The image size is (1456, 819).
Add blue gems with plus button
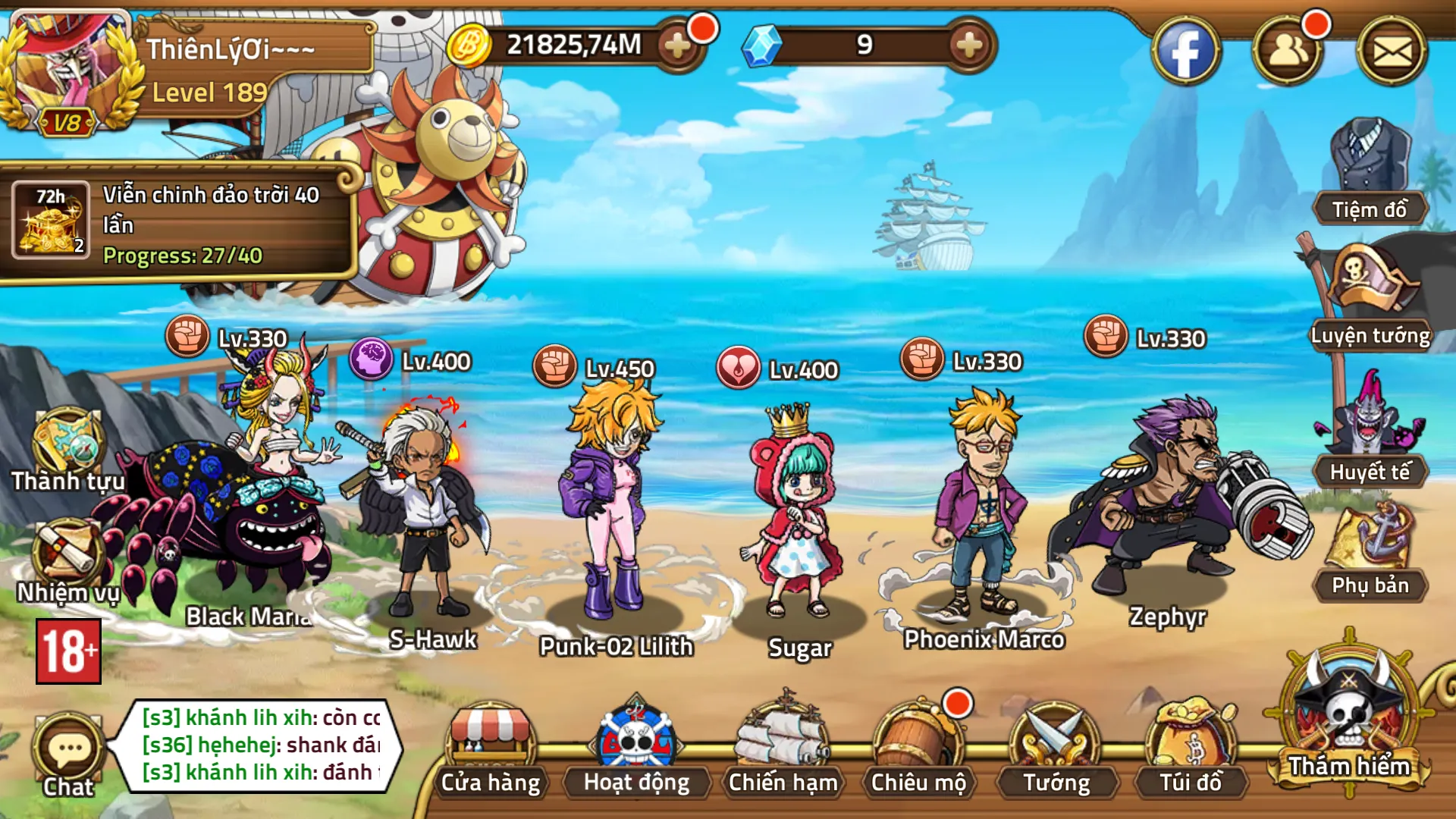tap(968, 45)
